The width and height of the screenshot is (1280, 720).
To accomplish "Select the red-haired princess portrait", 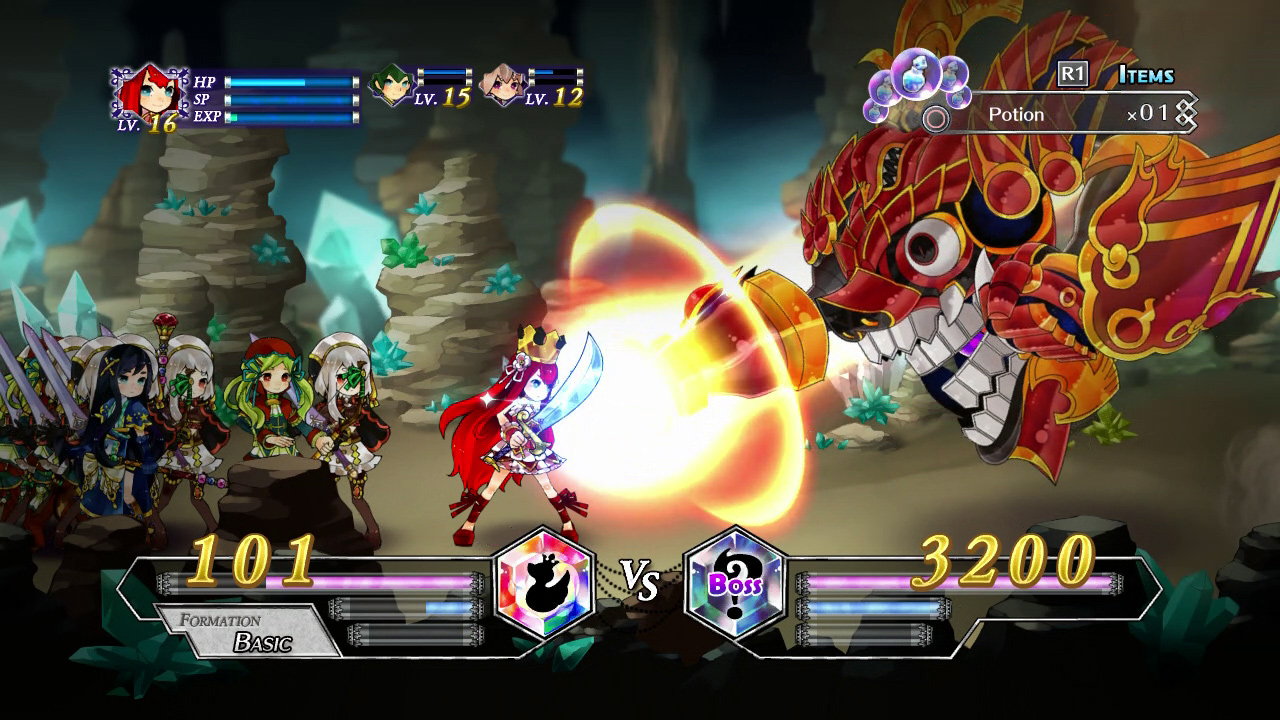I will pyautogui.click(x=149, y=93).
